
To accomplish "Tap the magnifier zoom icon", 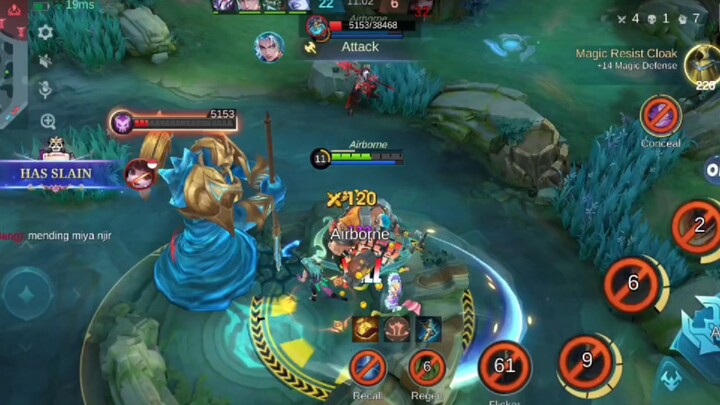I will click(48, 121).
